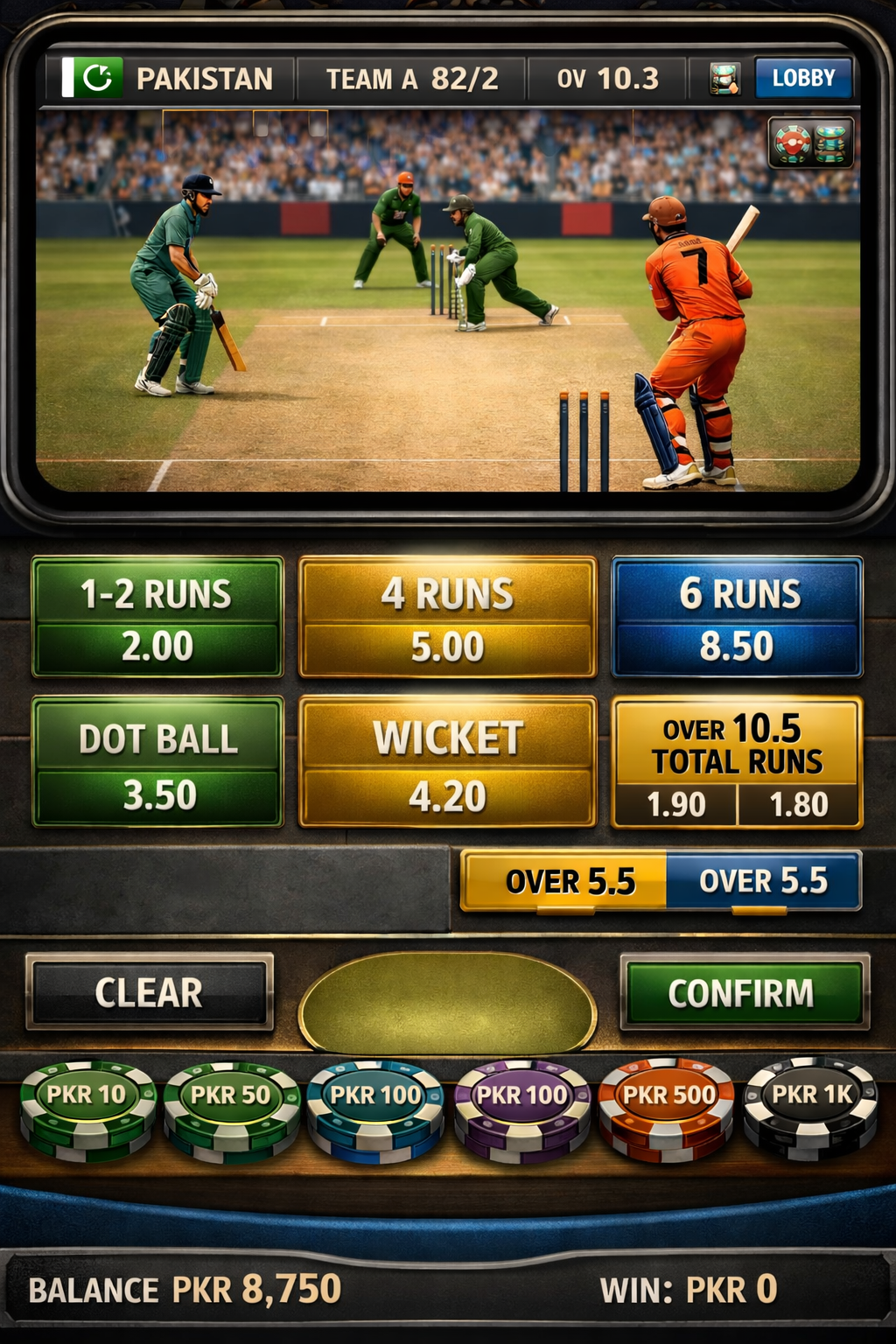Viewport: 896px width, 1344px height.
Task: Select the 1.90 total runs odds
Action: (x=675, y=804)
